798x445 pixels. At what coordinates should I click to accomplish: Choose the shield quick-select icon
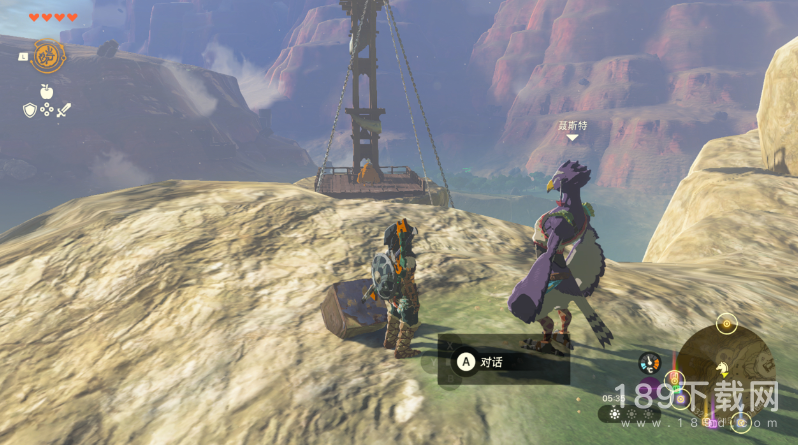(x=29, y=109)
